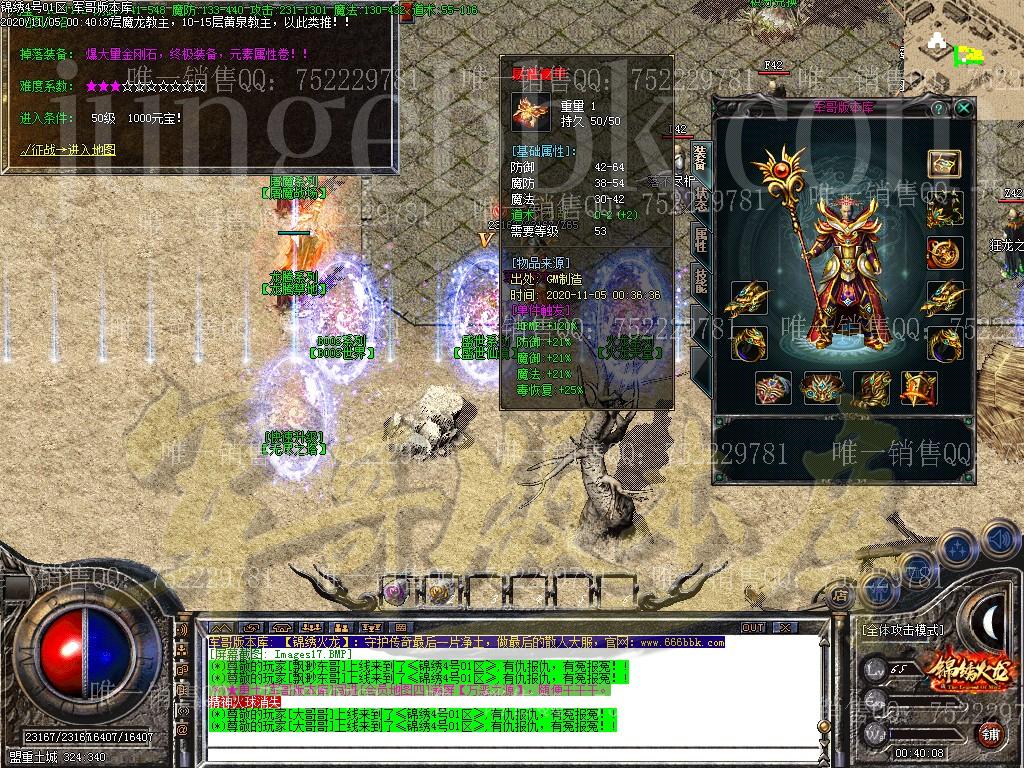Select the treasure chest equipment slot
The image size is (1024, 768).
[x=943, y=164]
